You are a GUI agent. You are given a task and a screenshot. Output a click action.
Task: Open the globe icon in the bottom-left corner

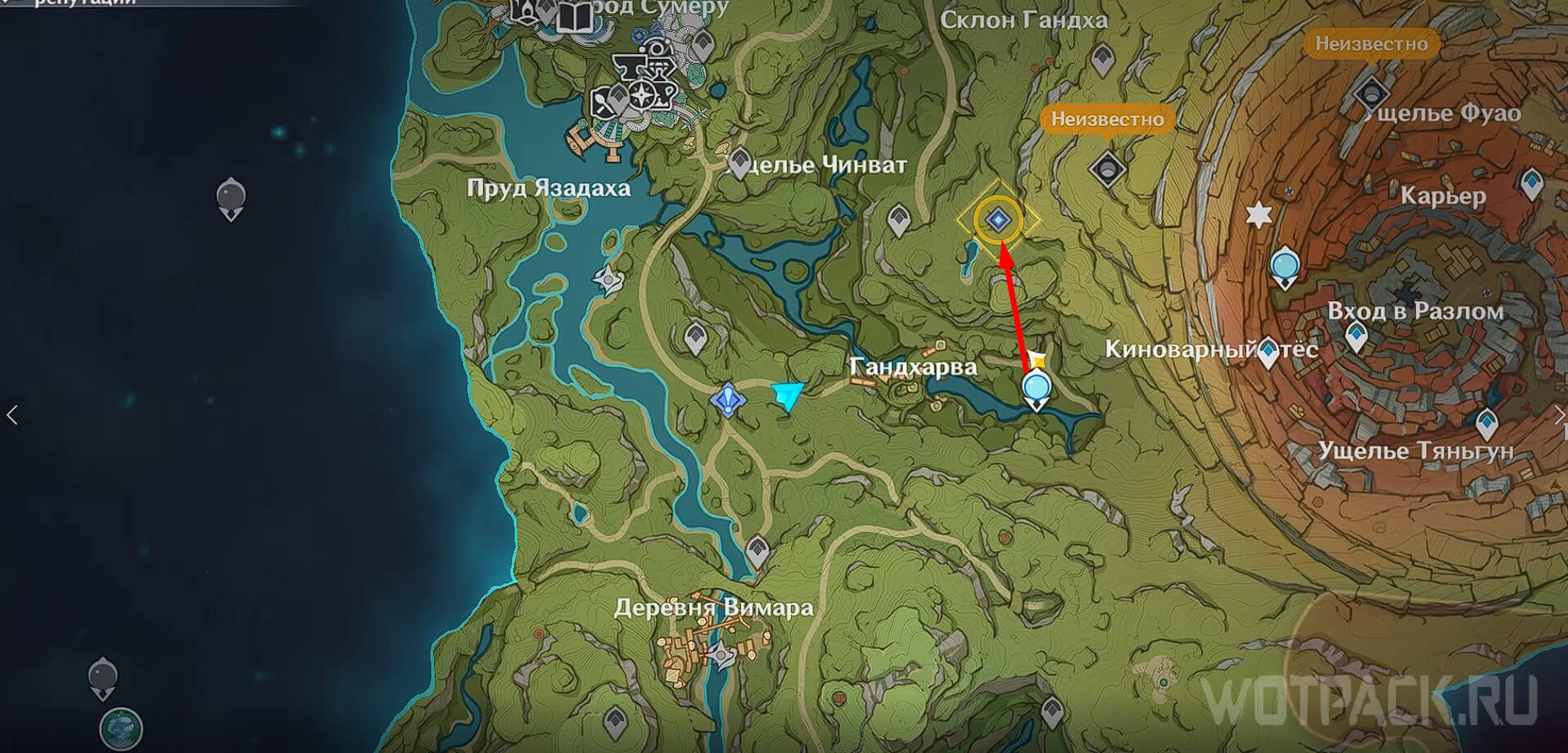[x=121, y=728]
